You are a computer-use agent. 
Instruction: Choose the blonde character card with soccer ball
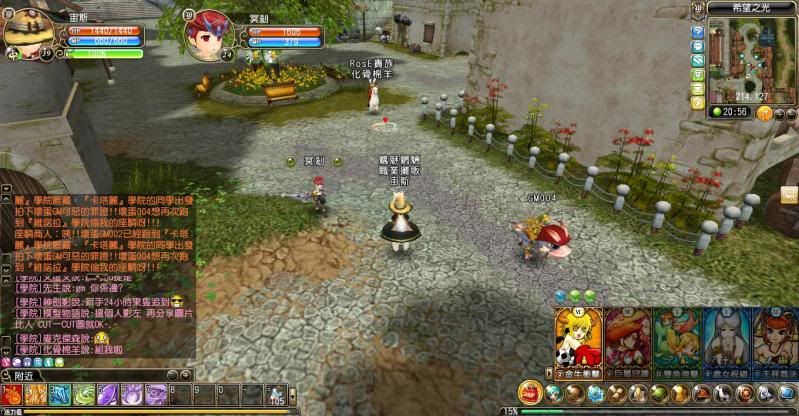[x=578, y=338]
